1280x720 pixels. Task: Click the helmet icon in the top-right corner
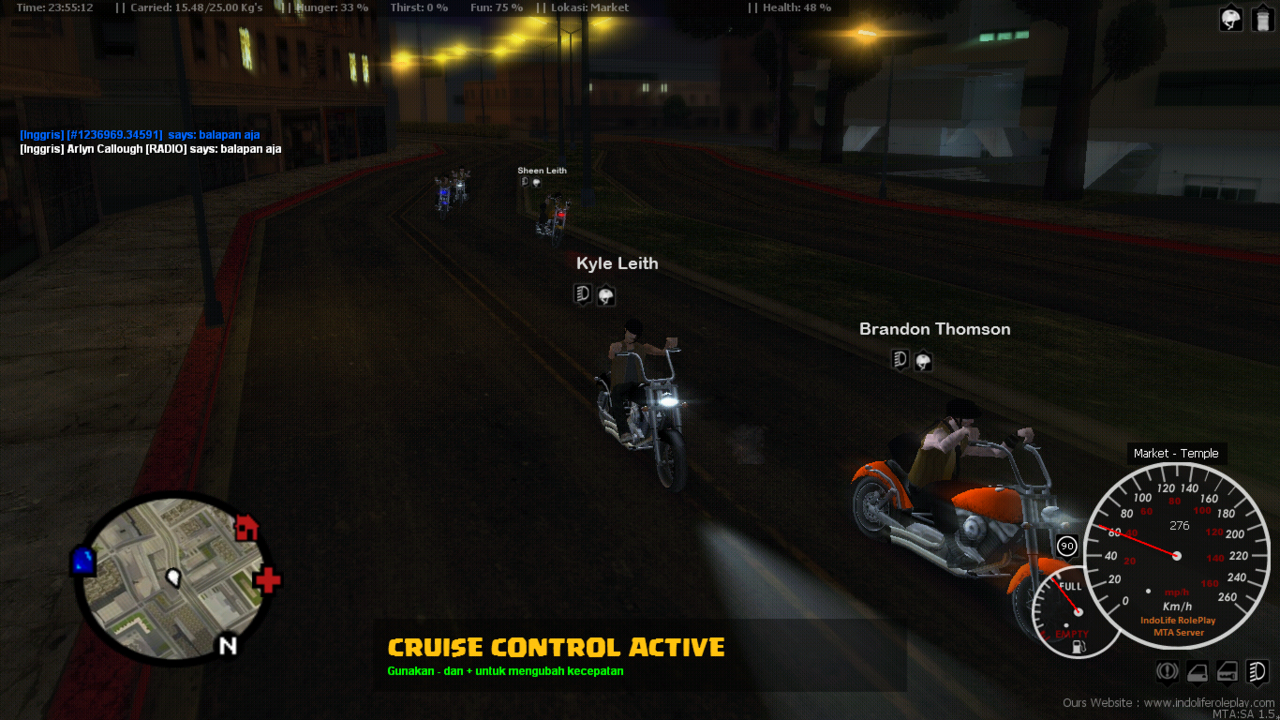[x=1230, y=17]
